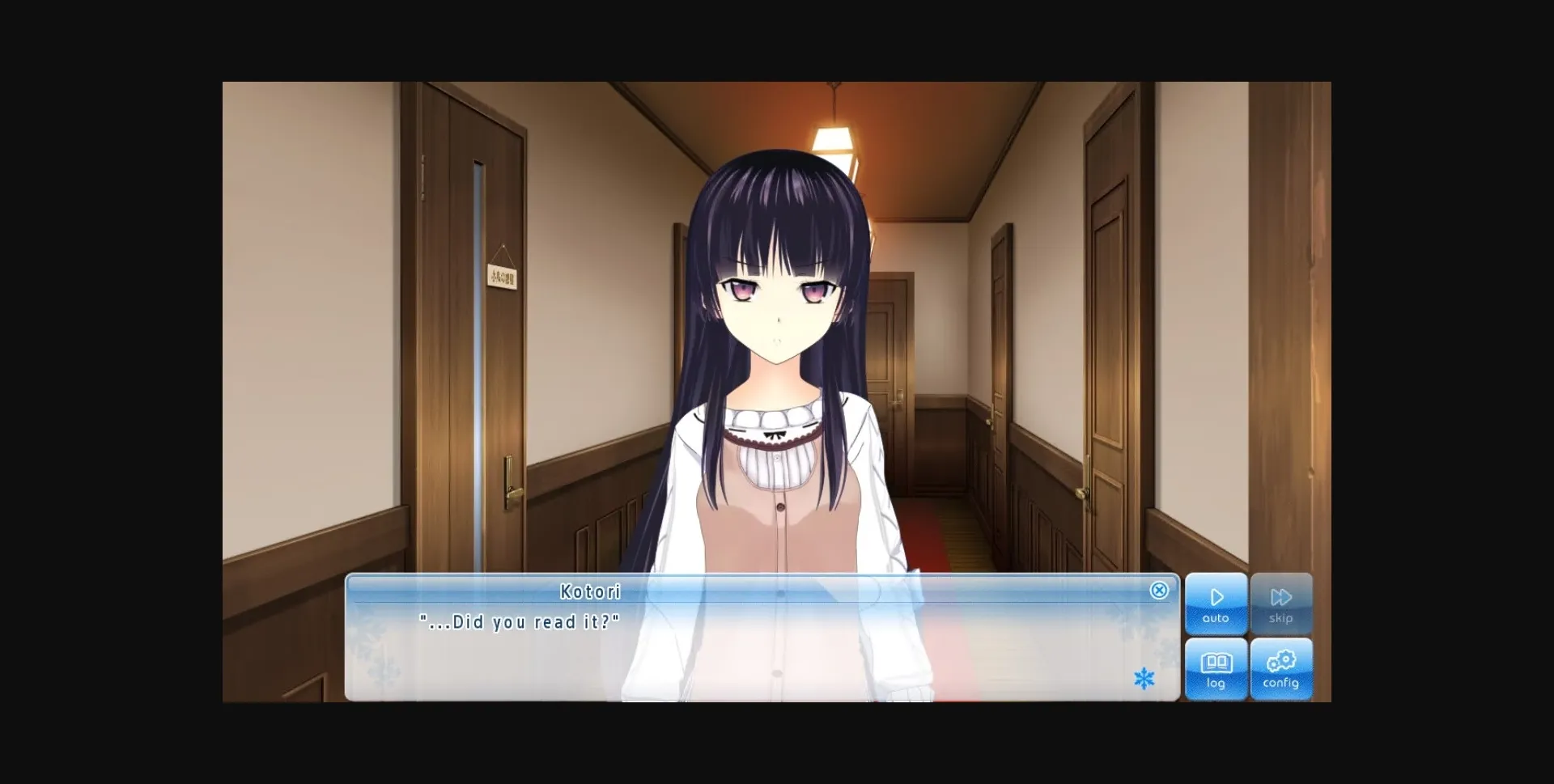1554x784 pixels.
Task: Select the open-book icon above the log label
Action: point(1216,662)
